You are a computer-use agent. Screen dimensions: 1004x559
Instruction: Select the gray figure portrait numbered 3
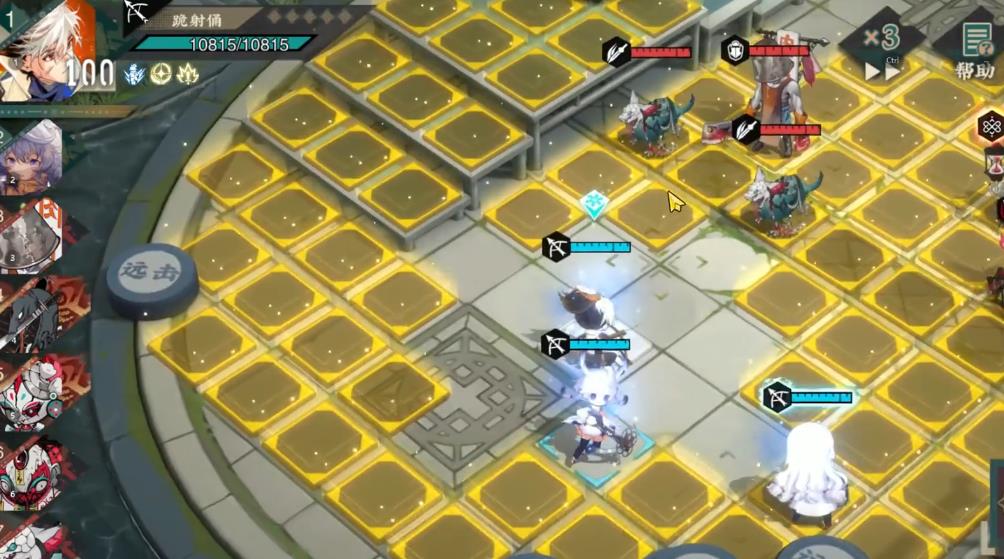32,236
